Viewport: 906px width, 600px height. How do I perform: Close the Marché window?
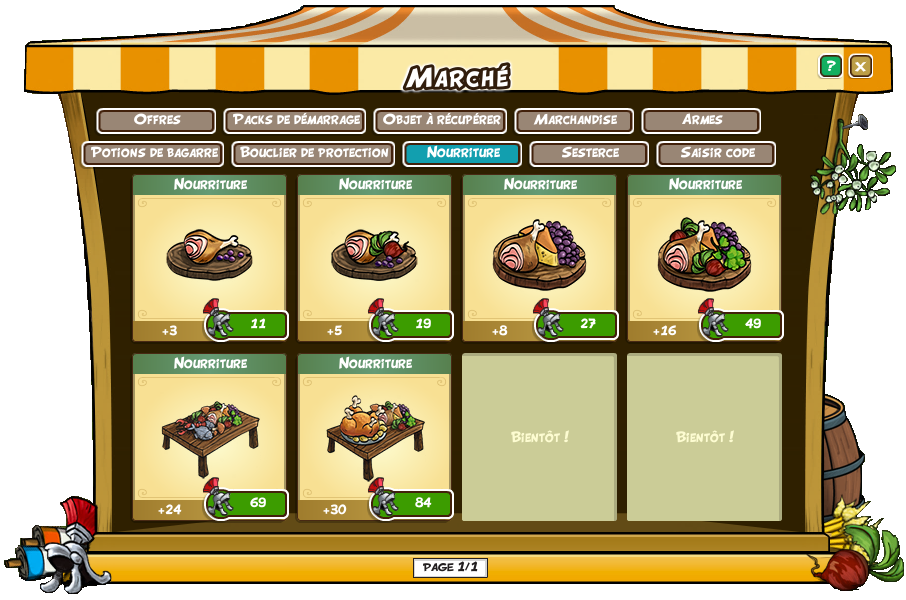click(x=860, y=66)
